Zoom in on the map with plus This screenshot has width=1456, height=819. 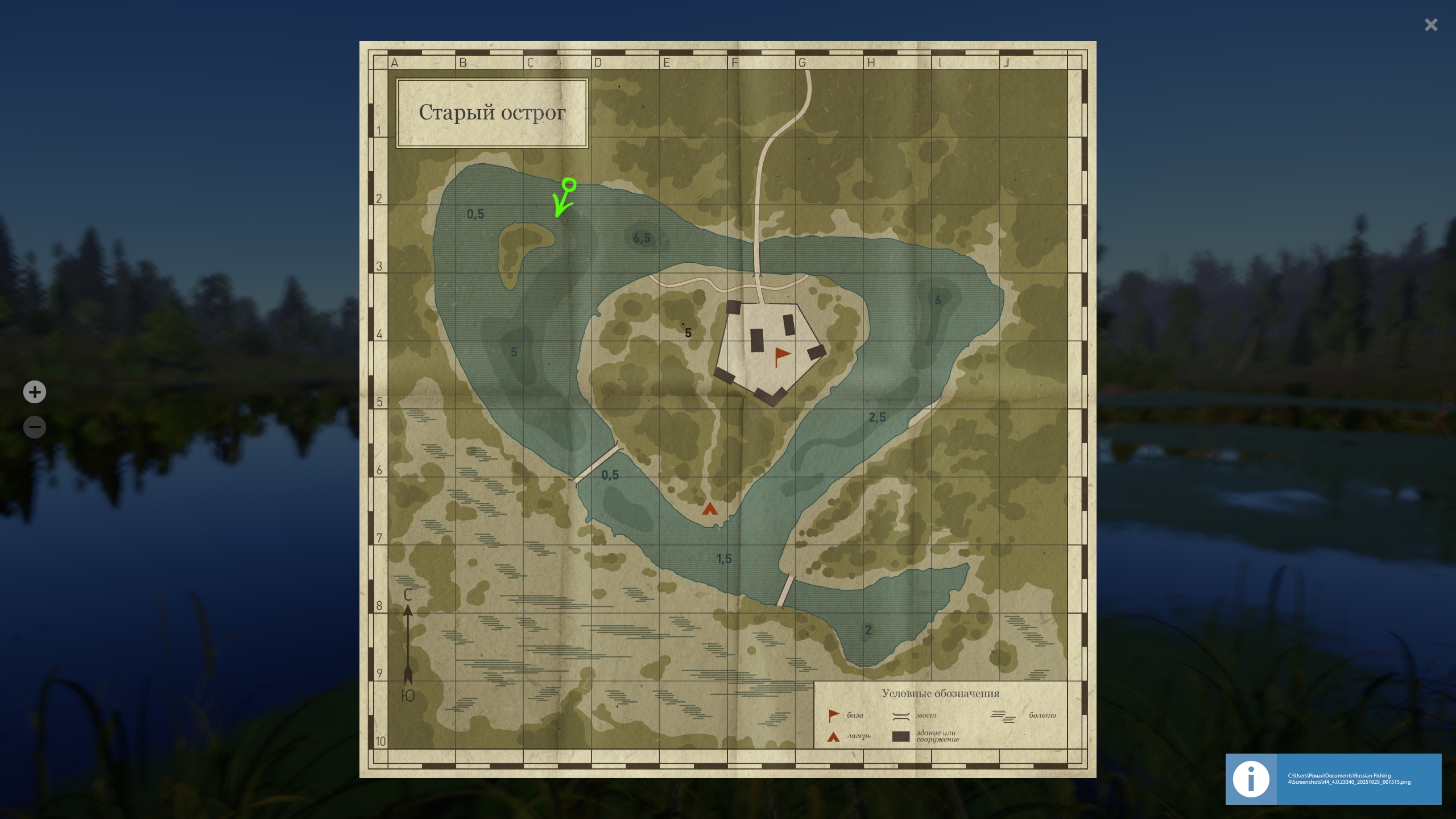(x=35, y=392)
